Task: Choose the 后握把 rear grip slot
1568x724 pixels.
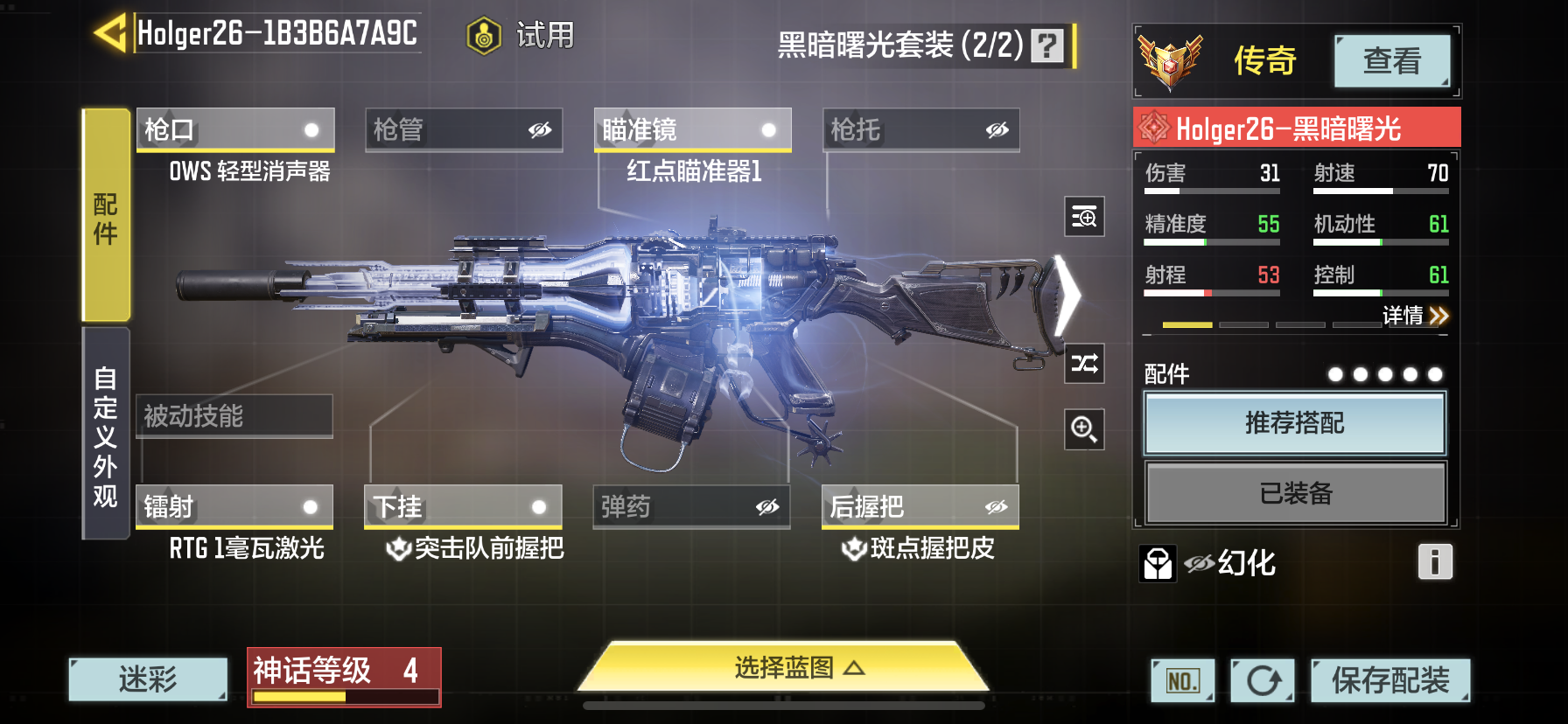Action: pos(920,507)
